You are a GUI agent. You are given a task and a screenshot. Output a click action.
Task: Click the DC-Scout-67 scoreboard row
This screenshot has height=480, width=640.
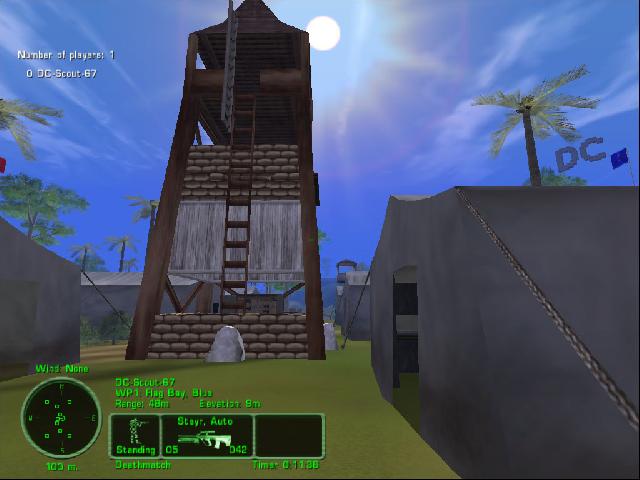point(62,74)
